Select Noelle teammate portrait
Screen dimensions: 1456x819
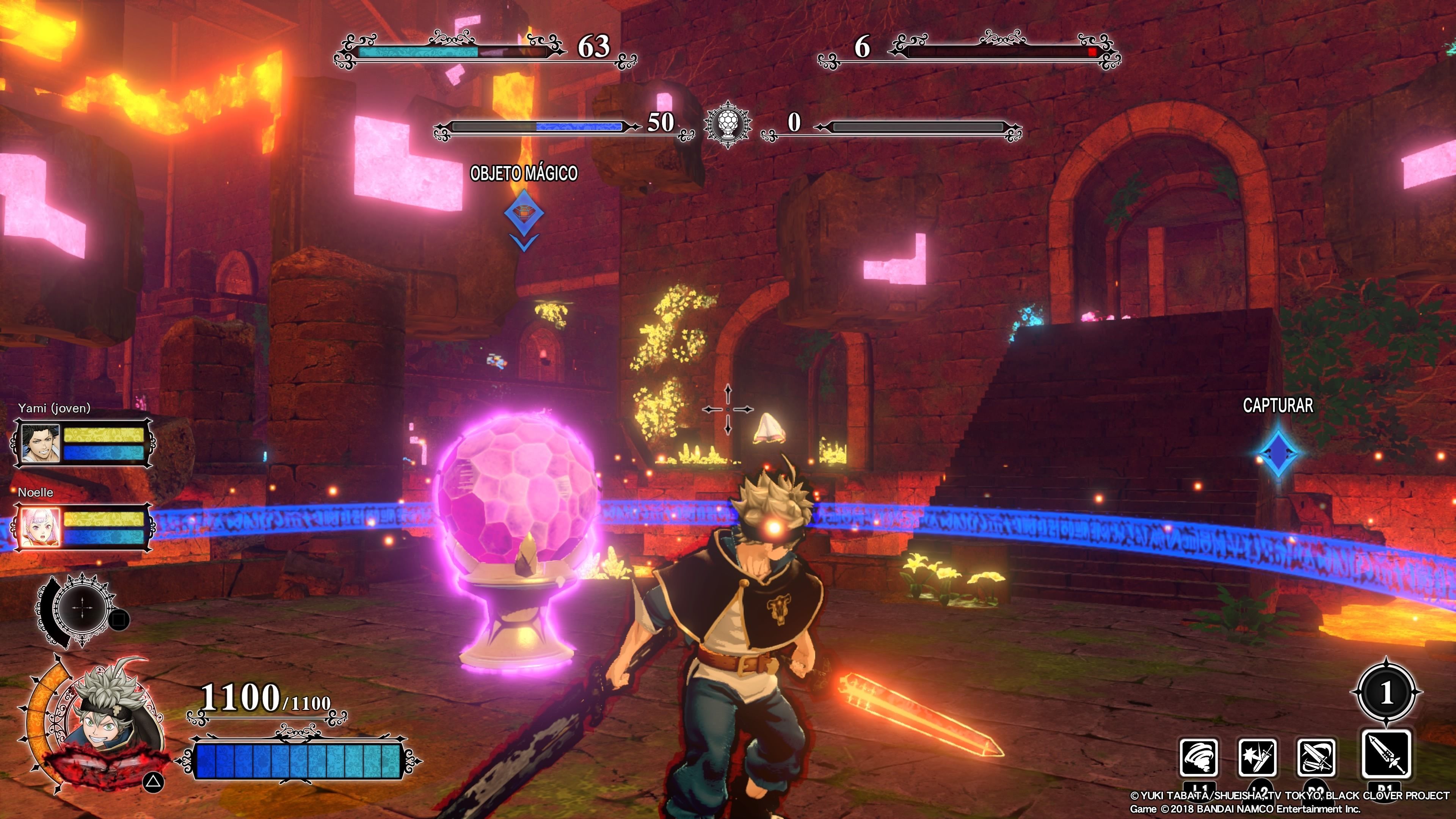tap(40, 527)
